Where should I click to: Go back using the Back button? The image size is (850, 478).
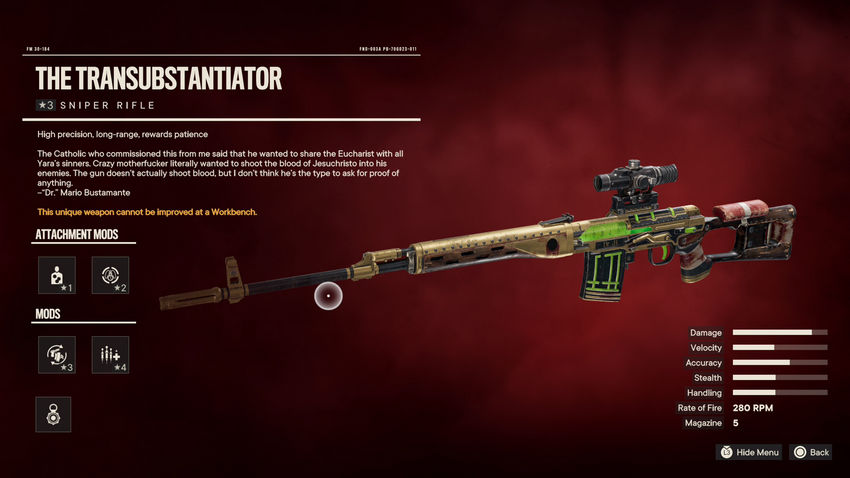(811, 452)
